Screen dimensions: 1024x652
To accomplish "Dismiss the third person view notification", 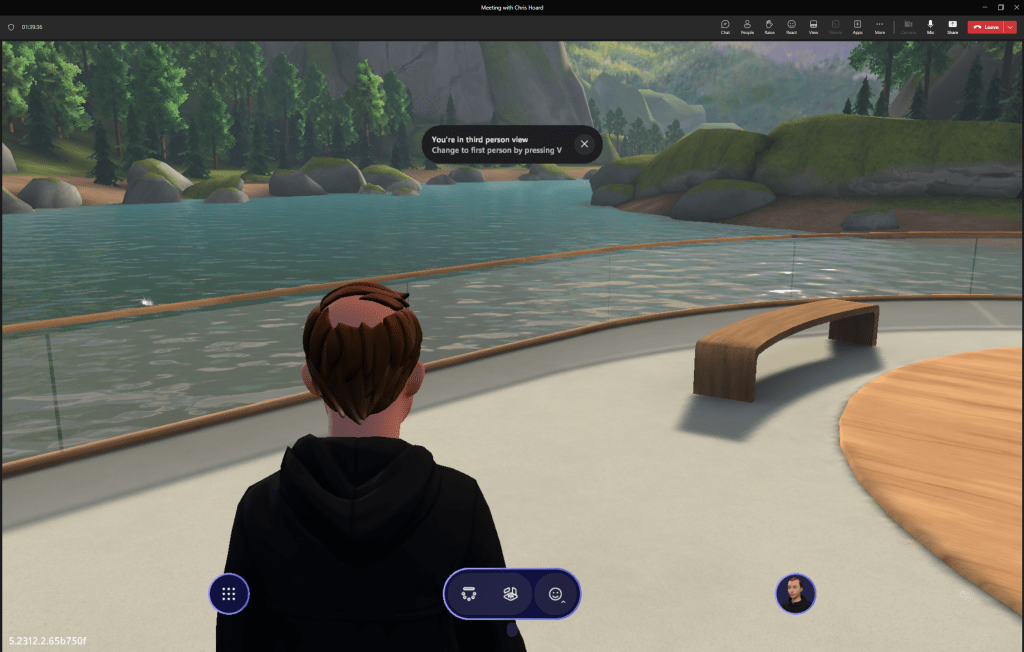I will pyautogui.click(x=585, y=144).
